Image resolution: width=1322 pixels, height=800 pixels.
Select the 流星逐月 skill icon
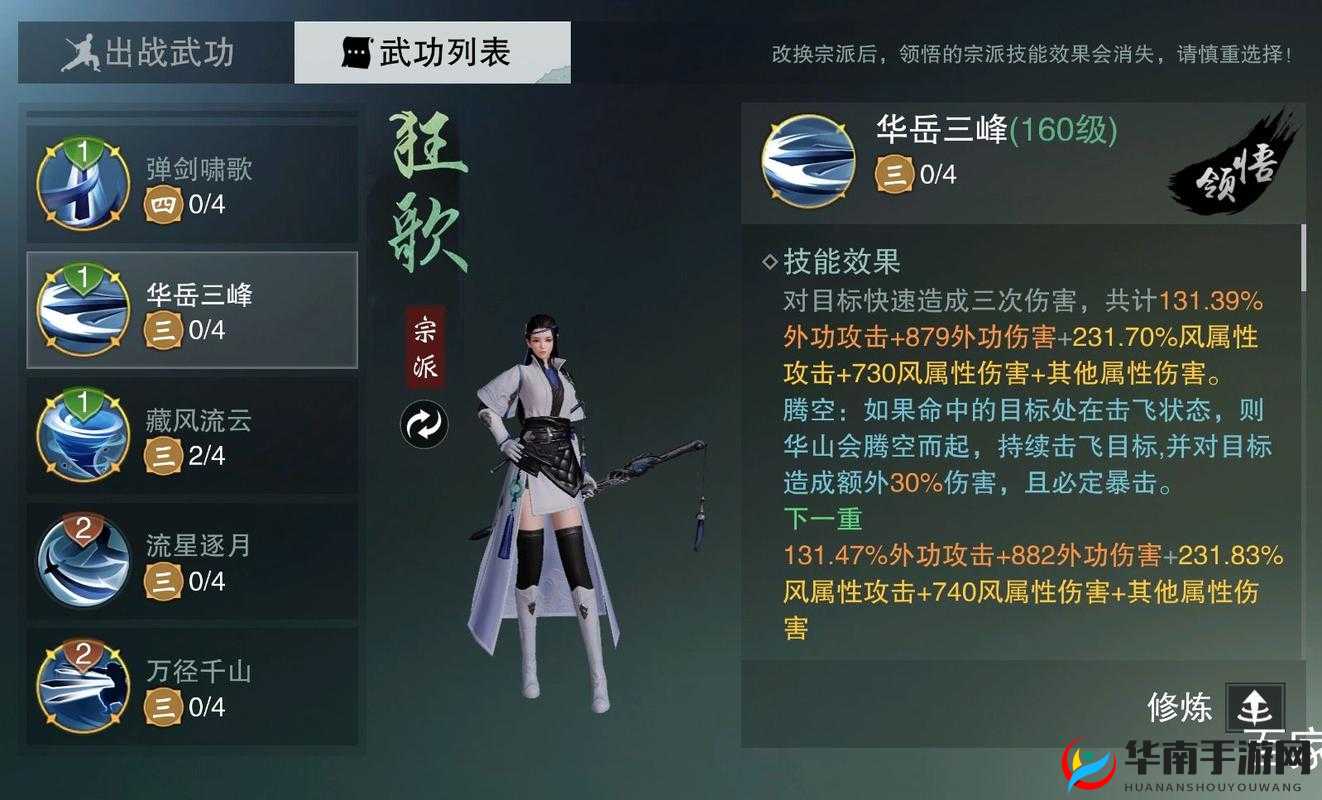(83, 560)
